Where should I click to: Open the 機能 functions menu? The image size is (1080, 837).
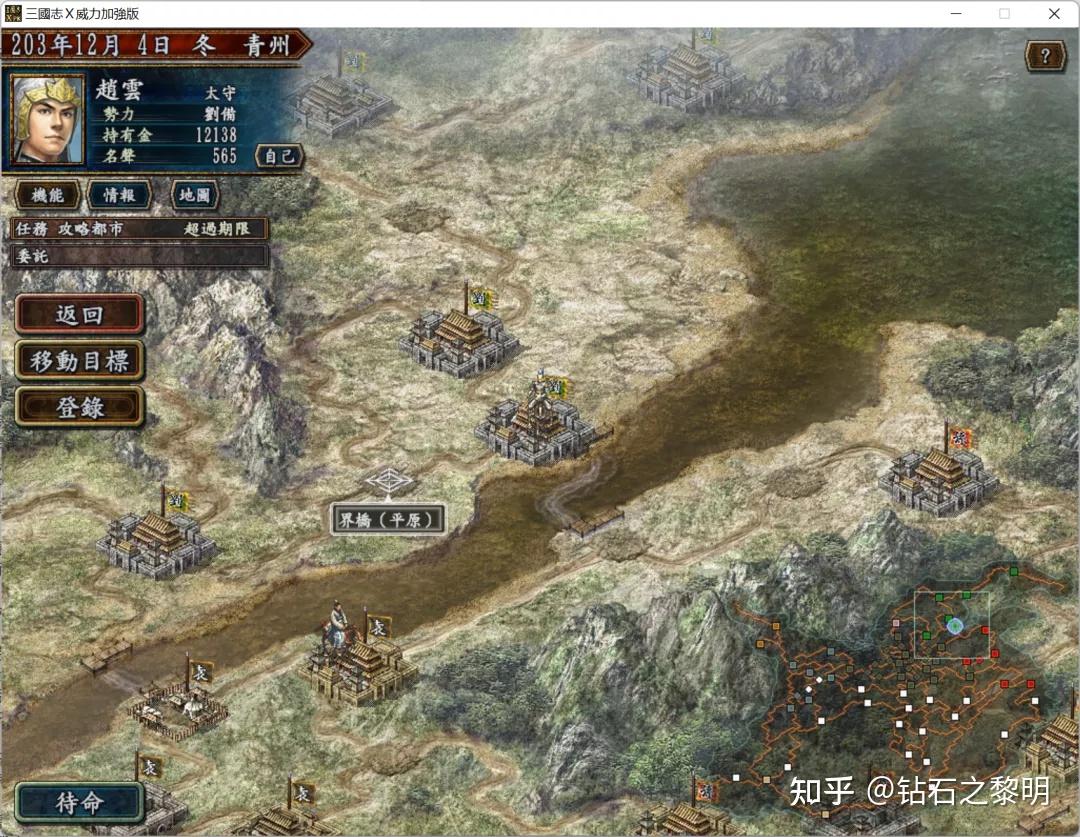(x=48, y=195)
